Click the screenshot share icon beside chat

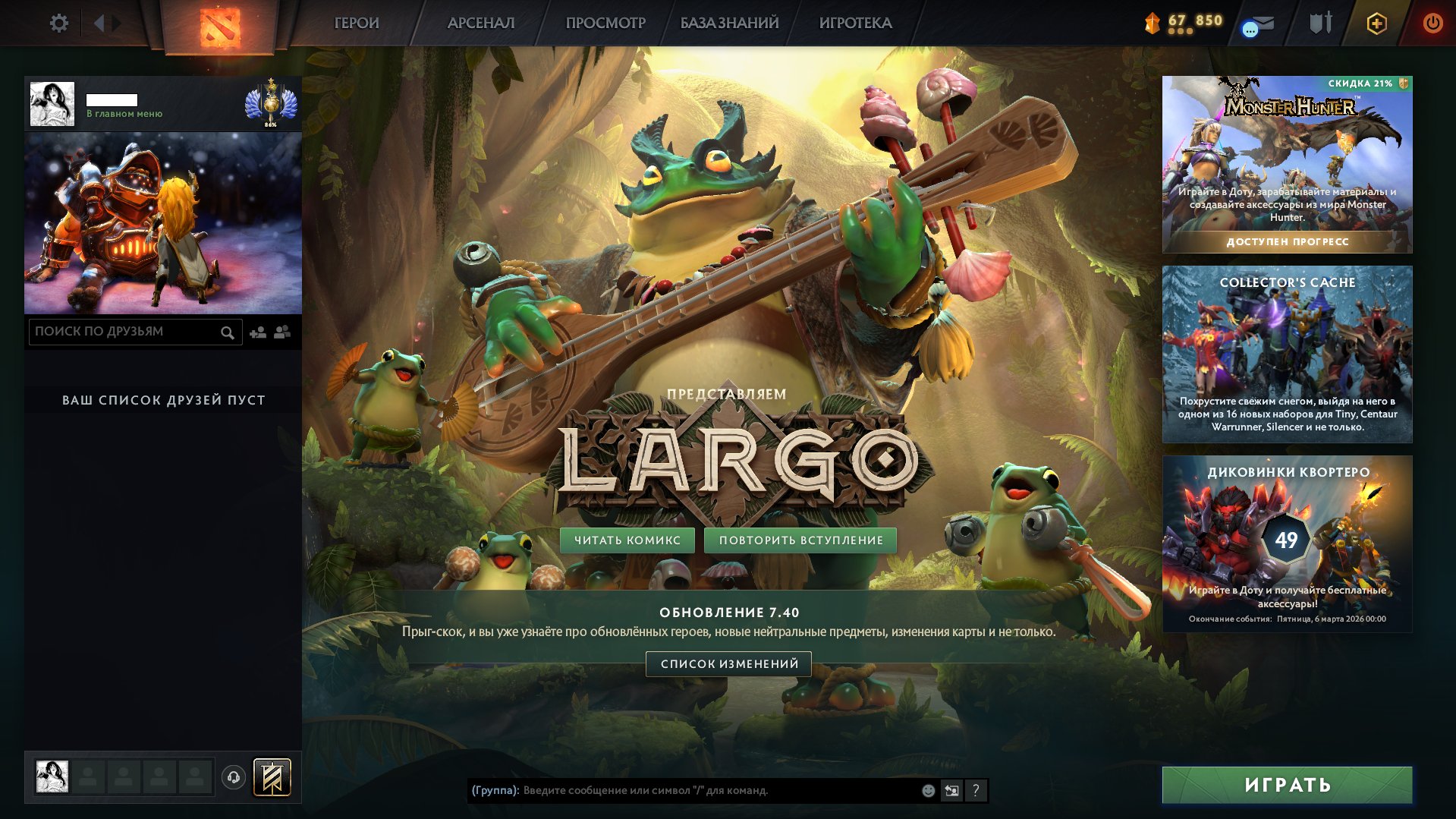tap(951, 791)
